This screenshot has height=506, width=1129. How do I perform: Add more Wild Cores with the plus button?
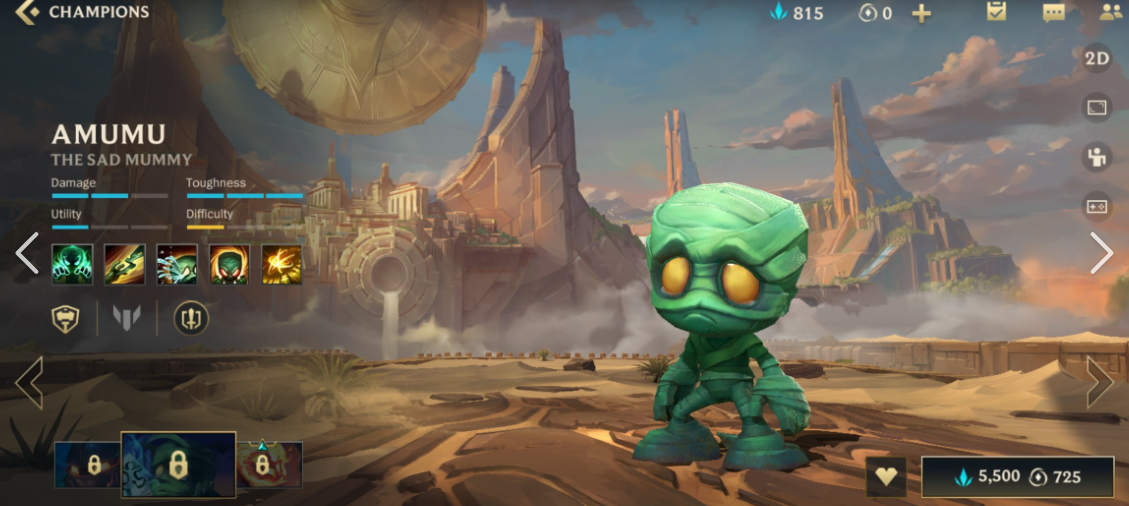click(x=921, y=13)
